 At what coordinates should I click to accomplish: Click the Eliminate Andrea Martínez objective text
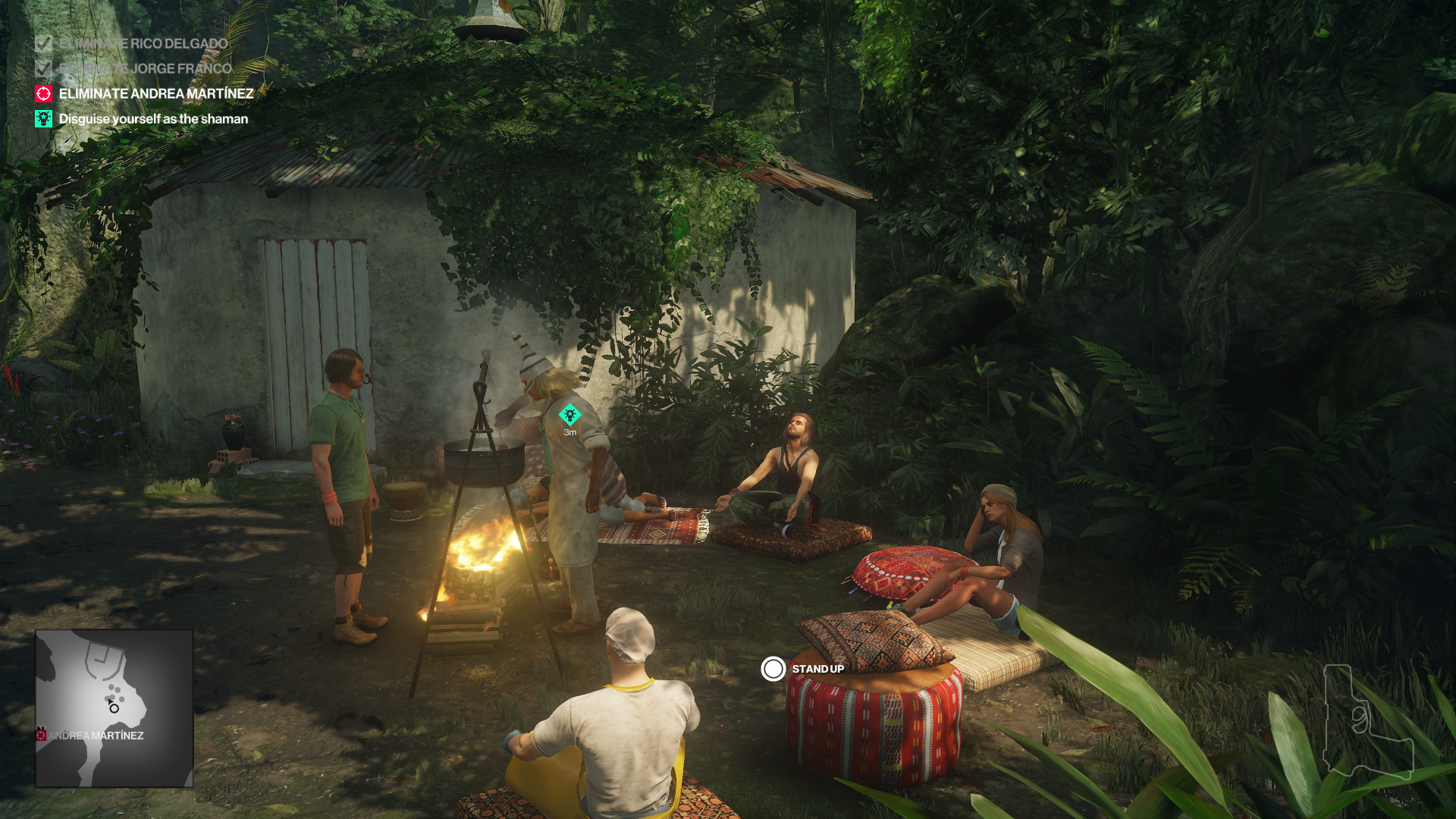[x=155, y=95]
